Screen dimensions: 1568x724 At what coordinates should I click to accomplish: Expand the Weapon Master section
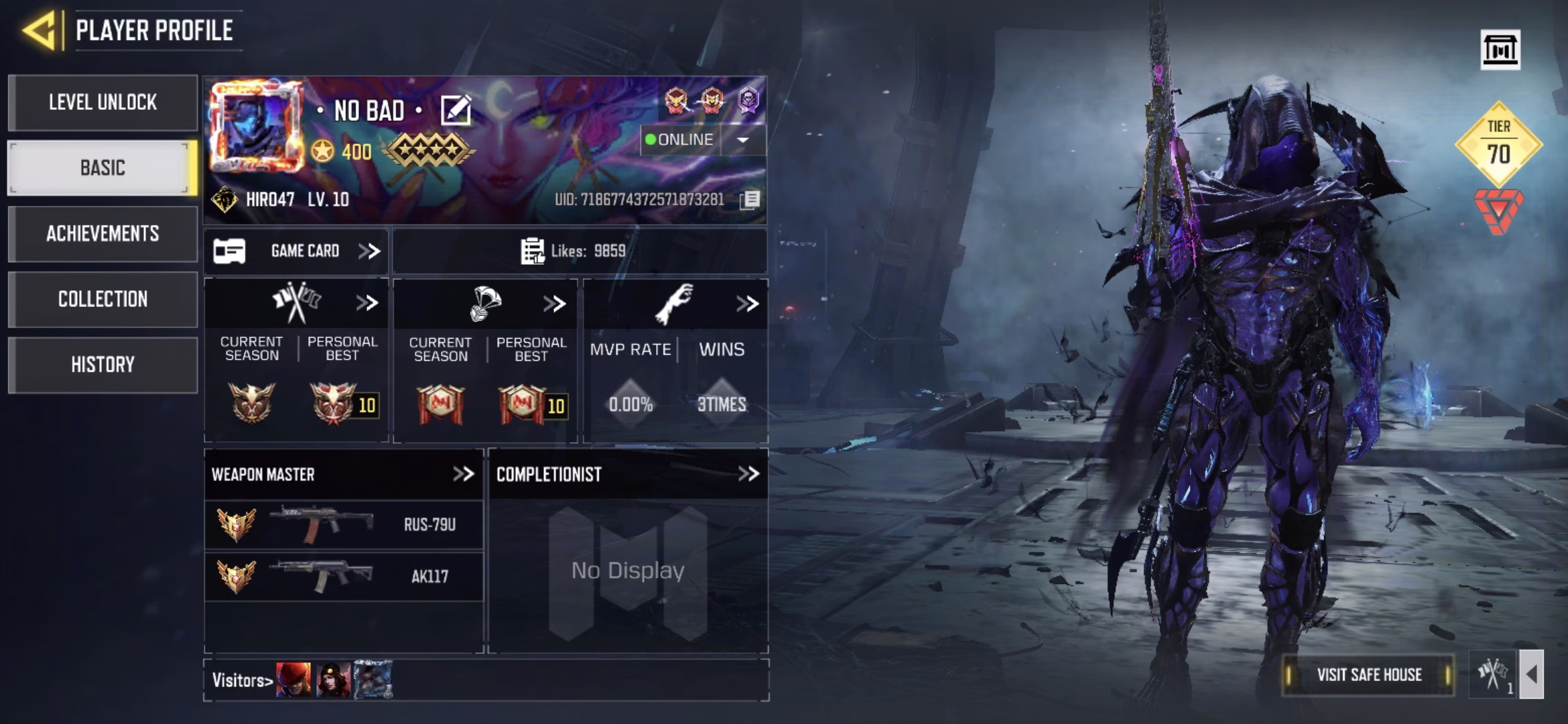pyautogui.click(x=463, y=475)
